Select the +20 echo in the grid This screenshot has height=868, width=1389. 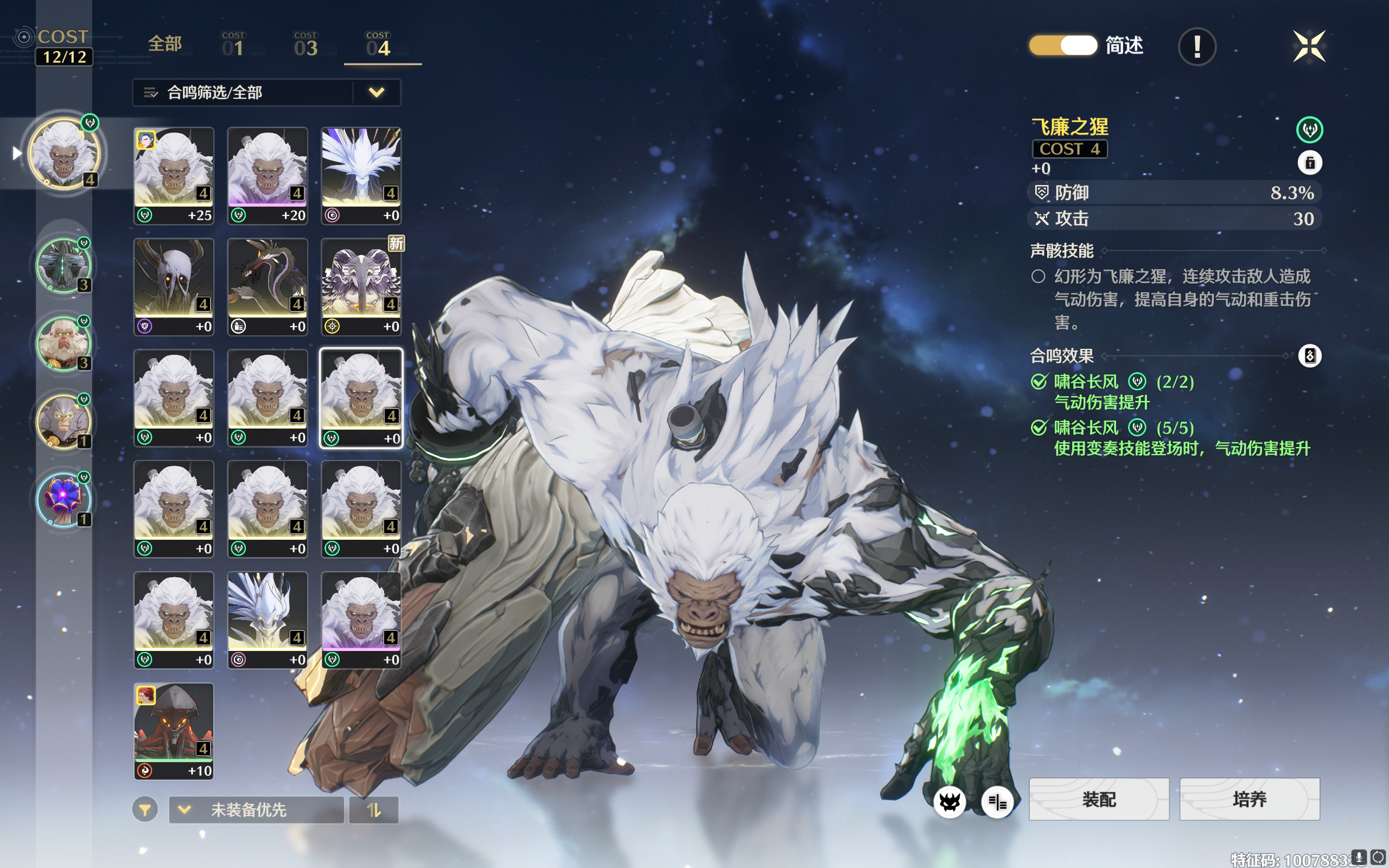(x=267, y=175)
